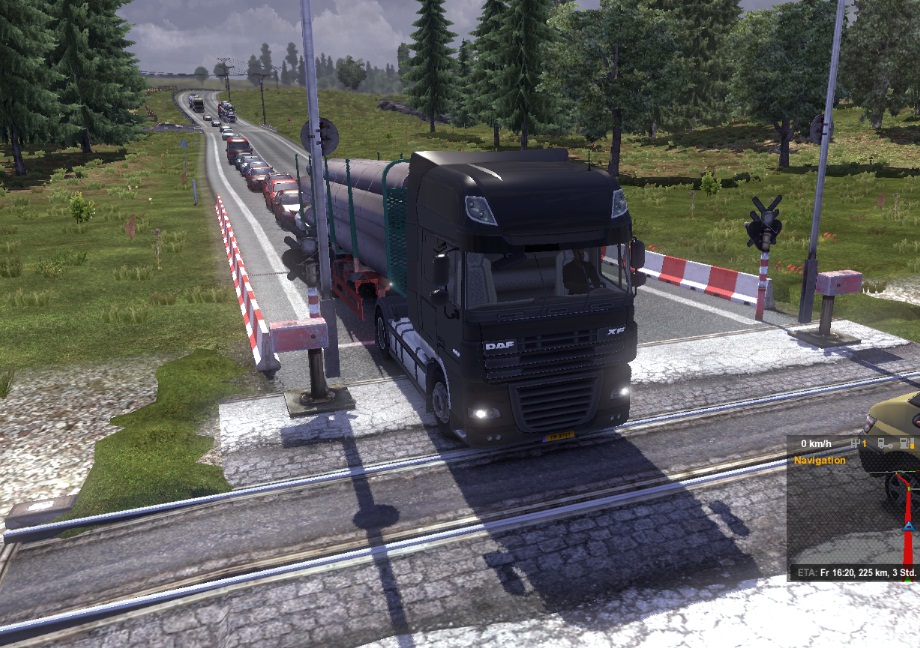Select the Navigation label in route advisor

click(820, 461)
